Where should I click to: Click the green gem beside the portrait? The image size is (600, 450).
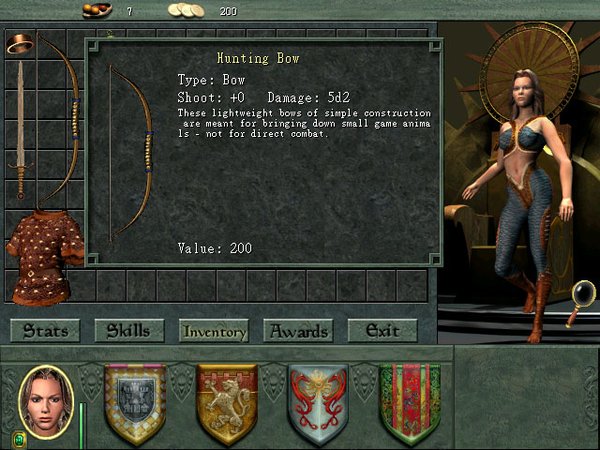point(18,438)
